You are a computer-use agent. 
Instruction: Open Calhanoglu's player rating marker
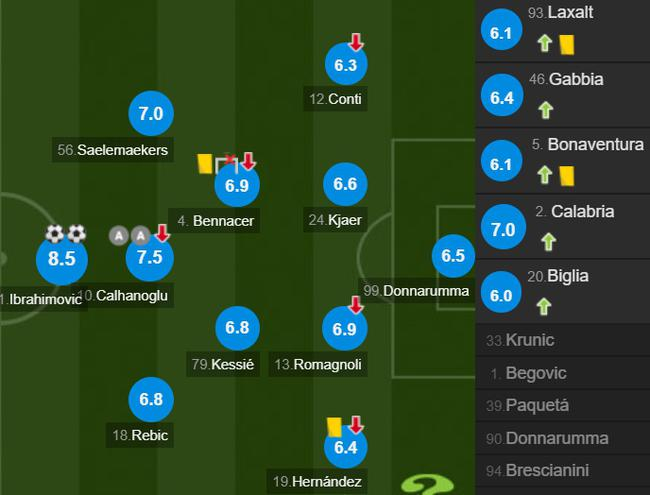point(150,258)
